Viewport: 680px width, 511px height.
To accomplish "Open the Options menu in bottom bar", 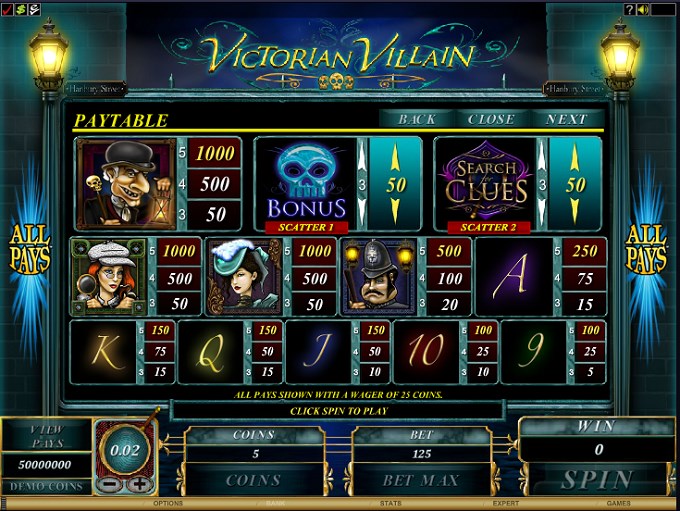I will [x=167, y=504].
